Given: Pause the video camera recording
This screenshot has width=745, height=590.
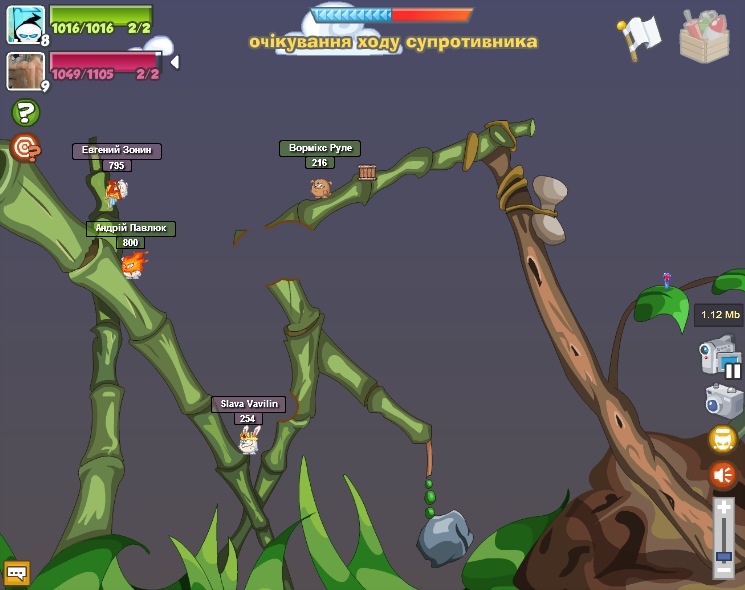Looking at the screenshot, I should [733, 370].
